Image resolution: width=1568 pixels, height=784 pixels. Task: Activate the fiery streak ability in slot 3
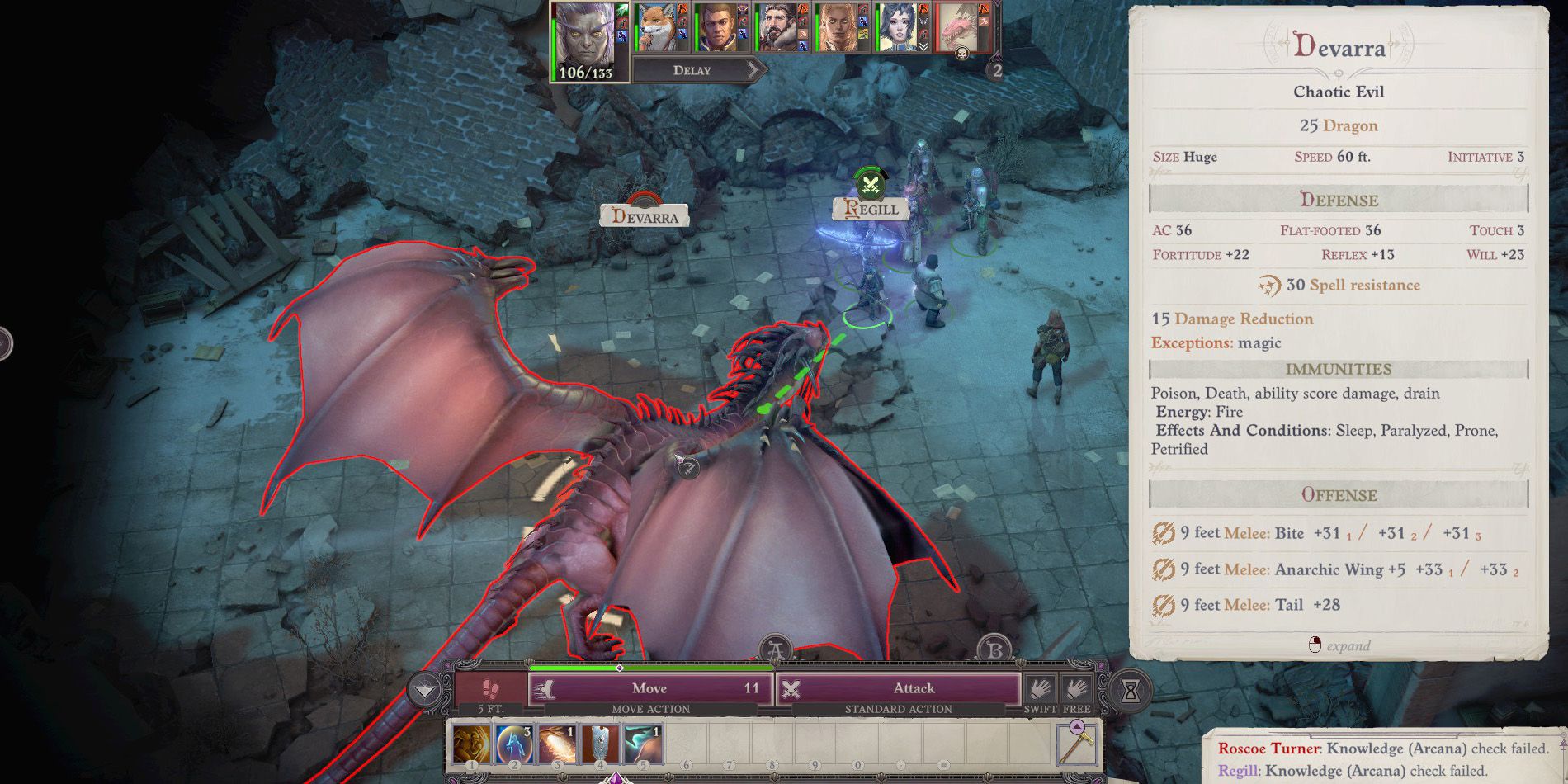coord(557,744)
